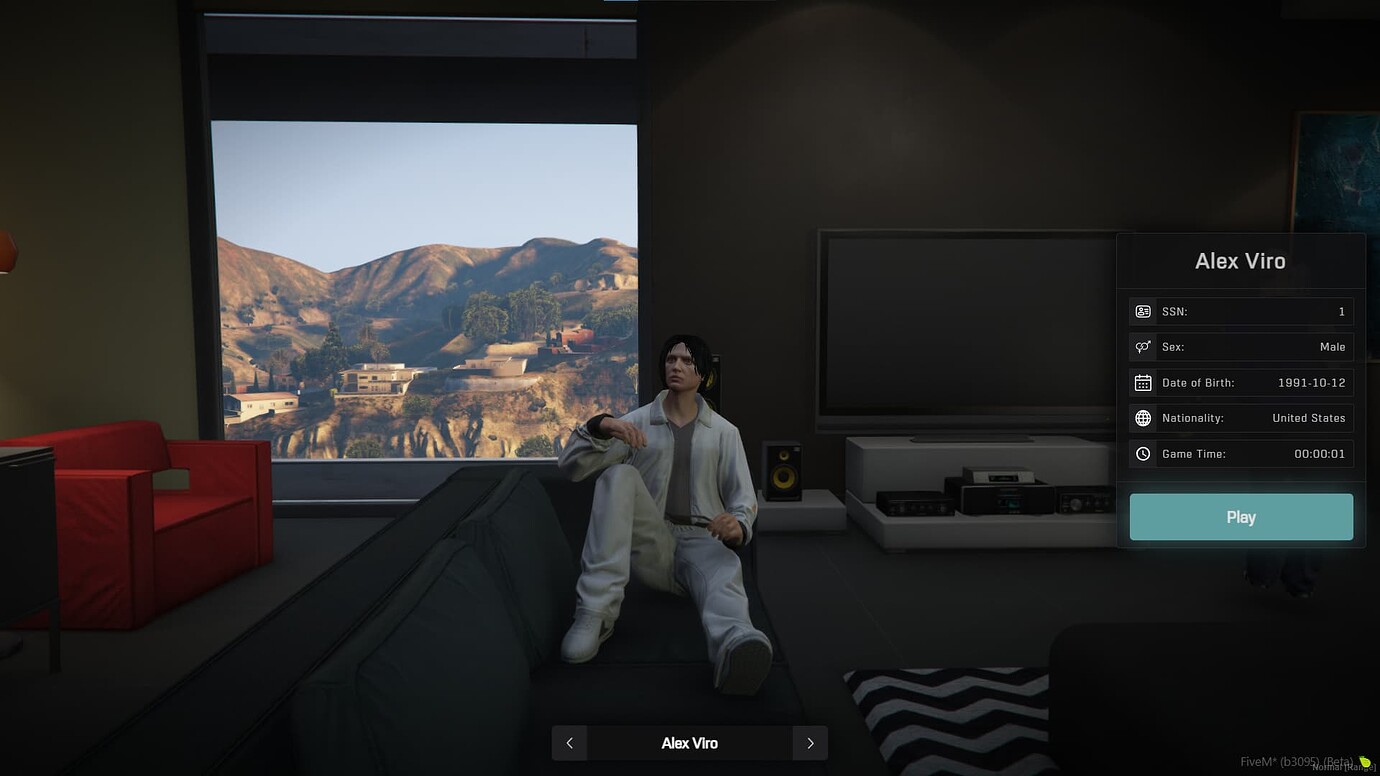This screenshot has height=776, width=1380.
Task: Click the globe icon beside Nationality
Action: pos(1143,418)
